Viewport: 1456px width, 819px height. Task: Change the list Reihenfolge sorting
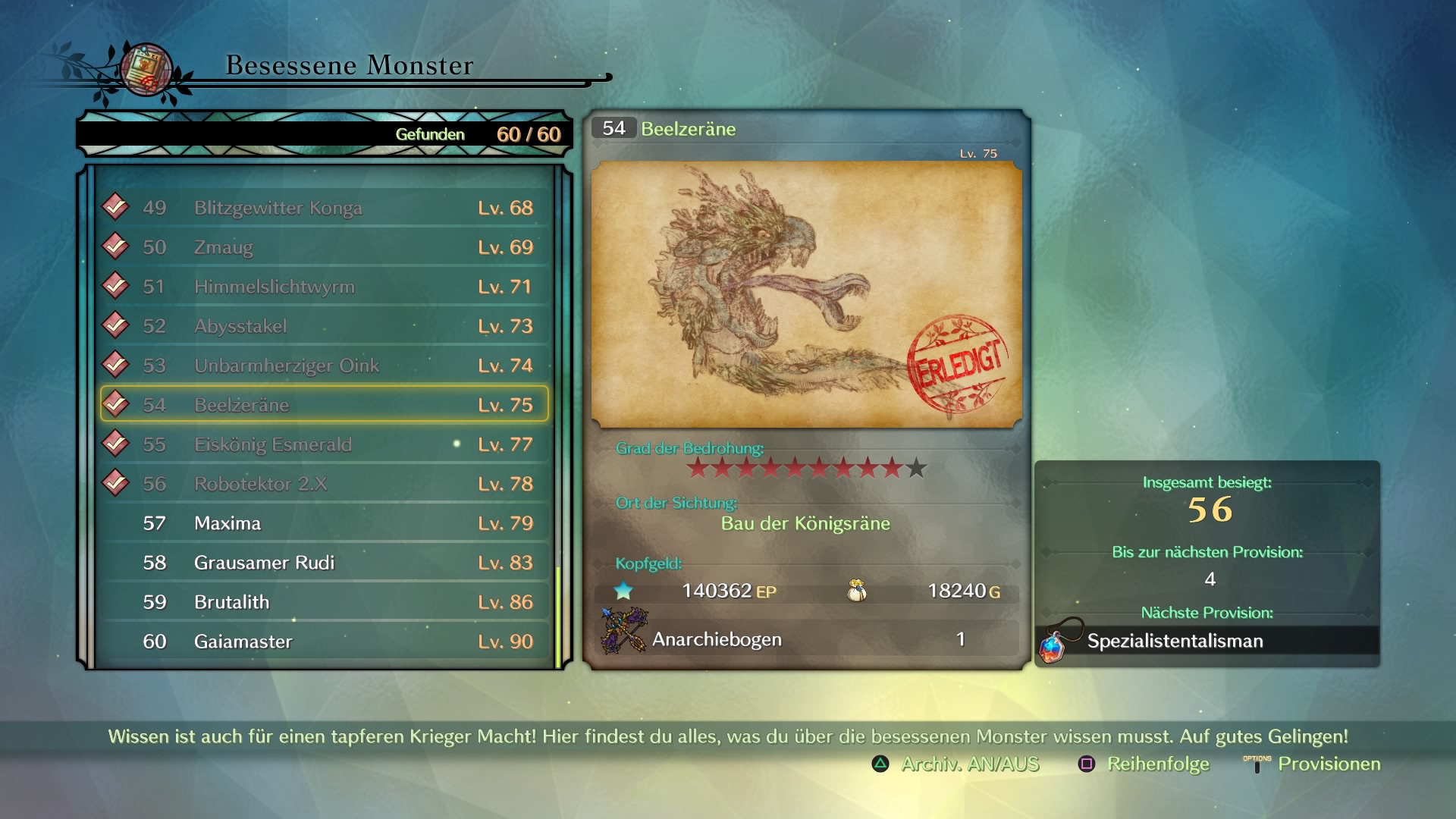(x=1144, y=764)
